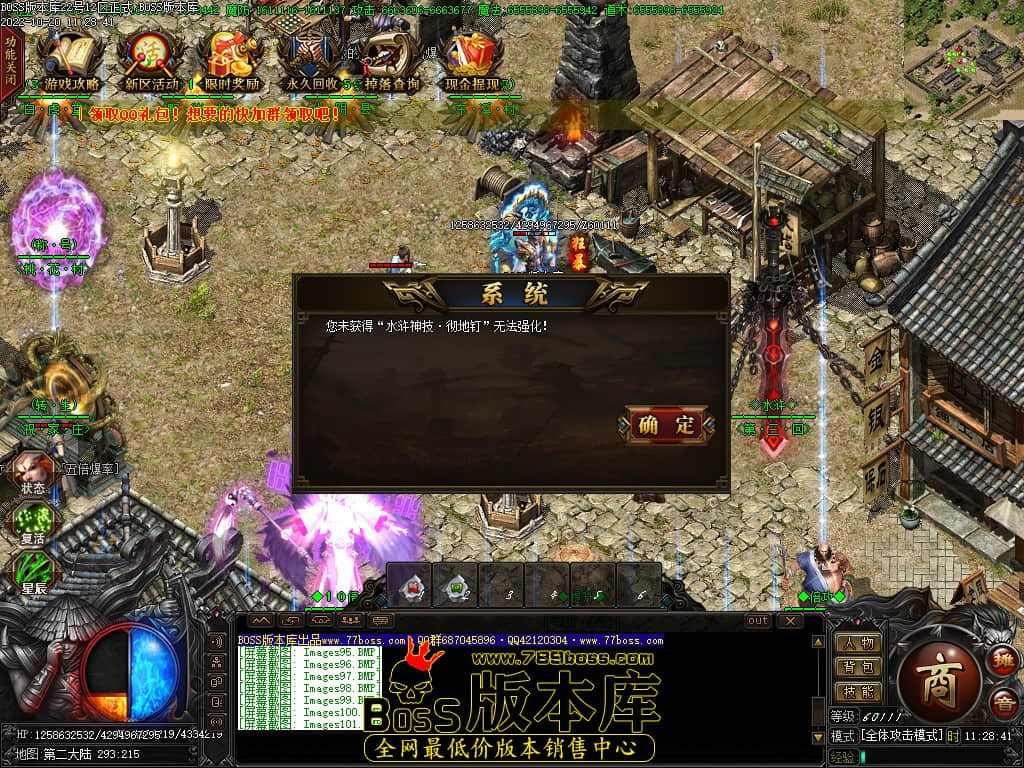Close the chat panel with X
The image size is (1024, 768).
point(790,621)
